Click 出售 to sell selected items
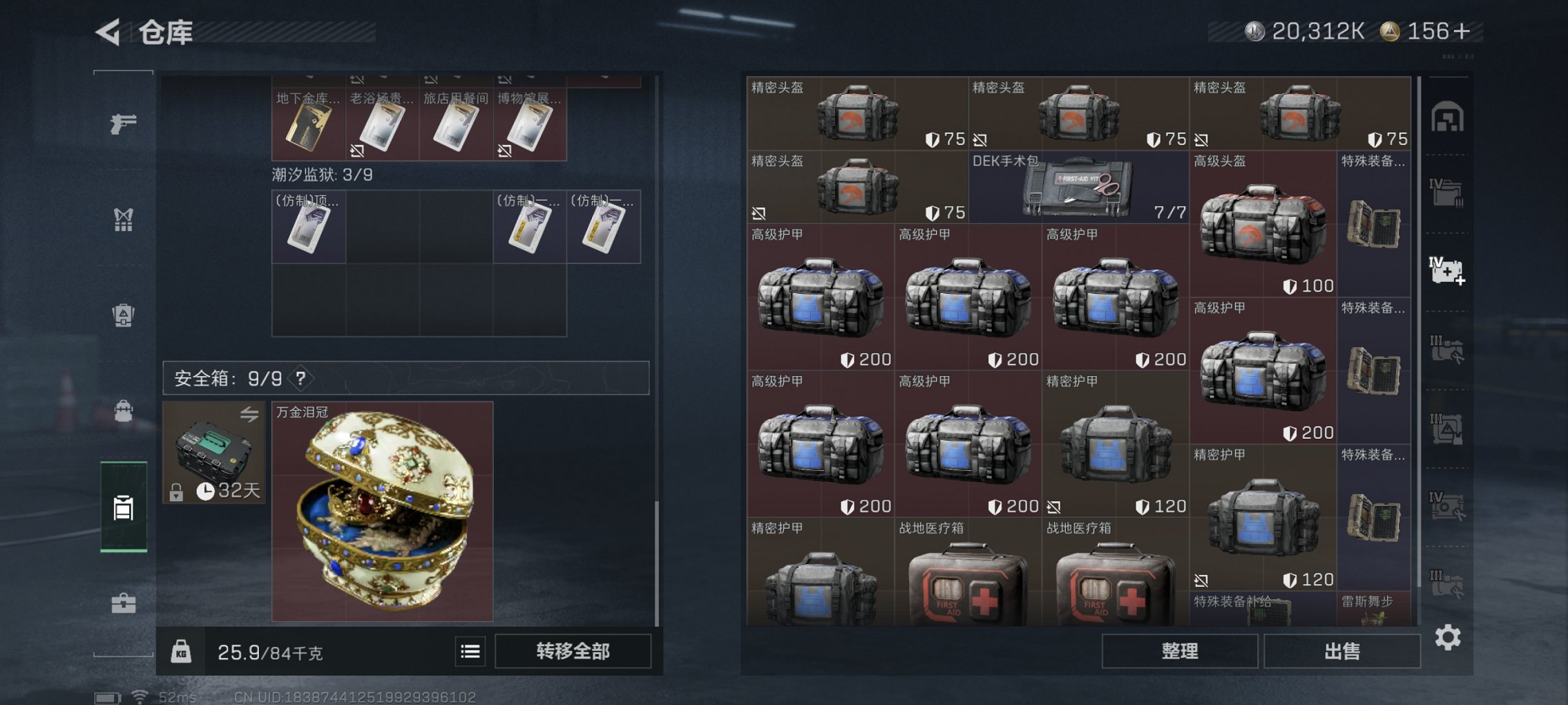Image resolution: width=1568 pixels, height=705 pixels. click(x=1341, y=650)
